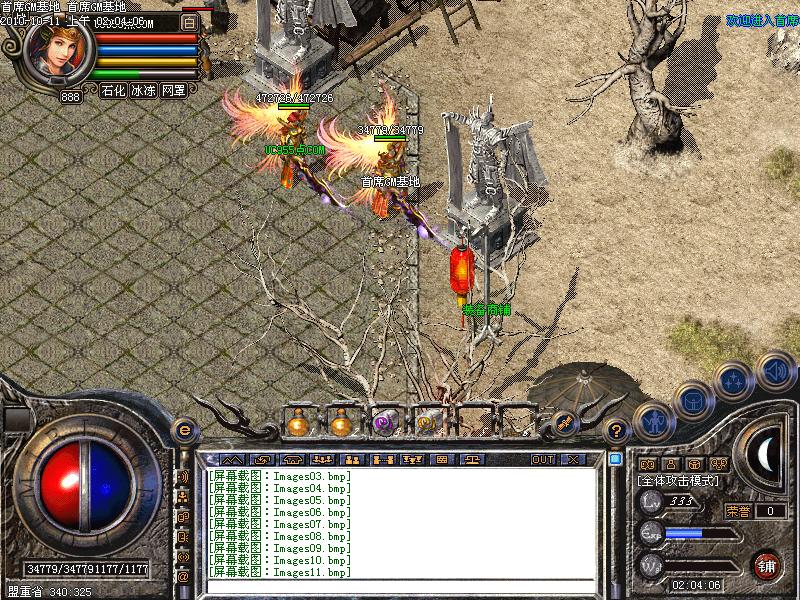This screenshot has height=600, width=800.
Task: Click the chat text input field
Action: coord(400,588)
